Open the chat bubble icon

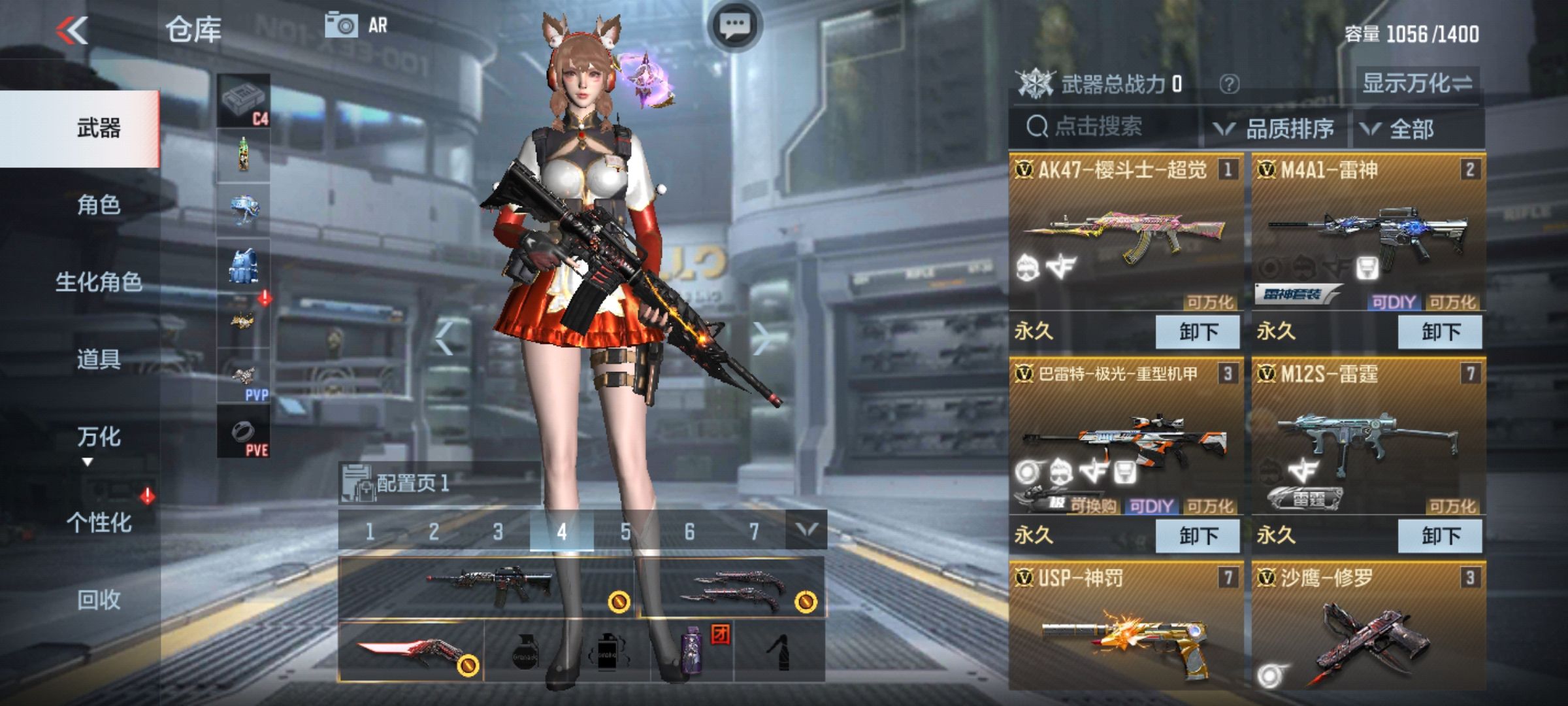click(735, 26)
